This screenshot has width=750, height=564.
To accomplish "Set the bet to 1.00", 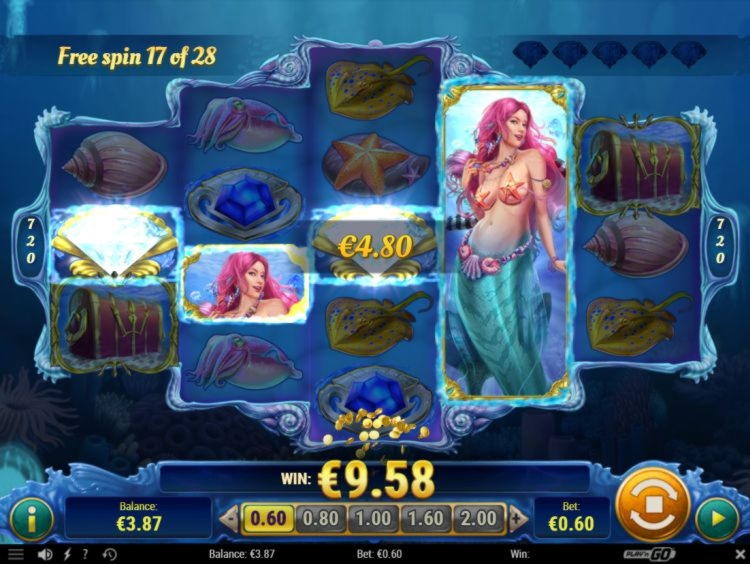I will point(375,518).
